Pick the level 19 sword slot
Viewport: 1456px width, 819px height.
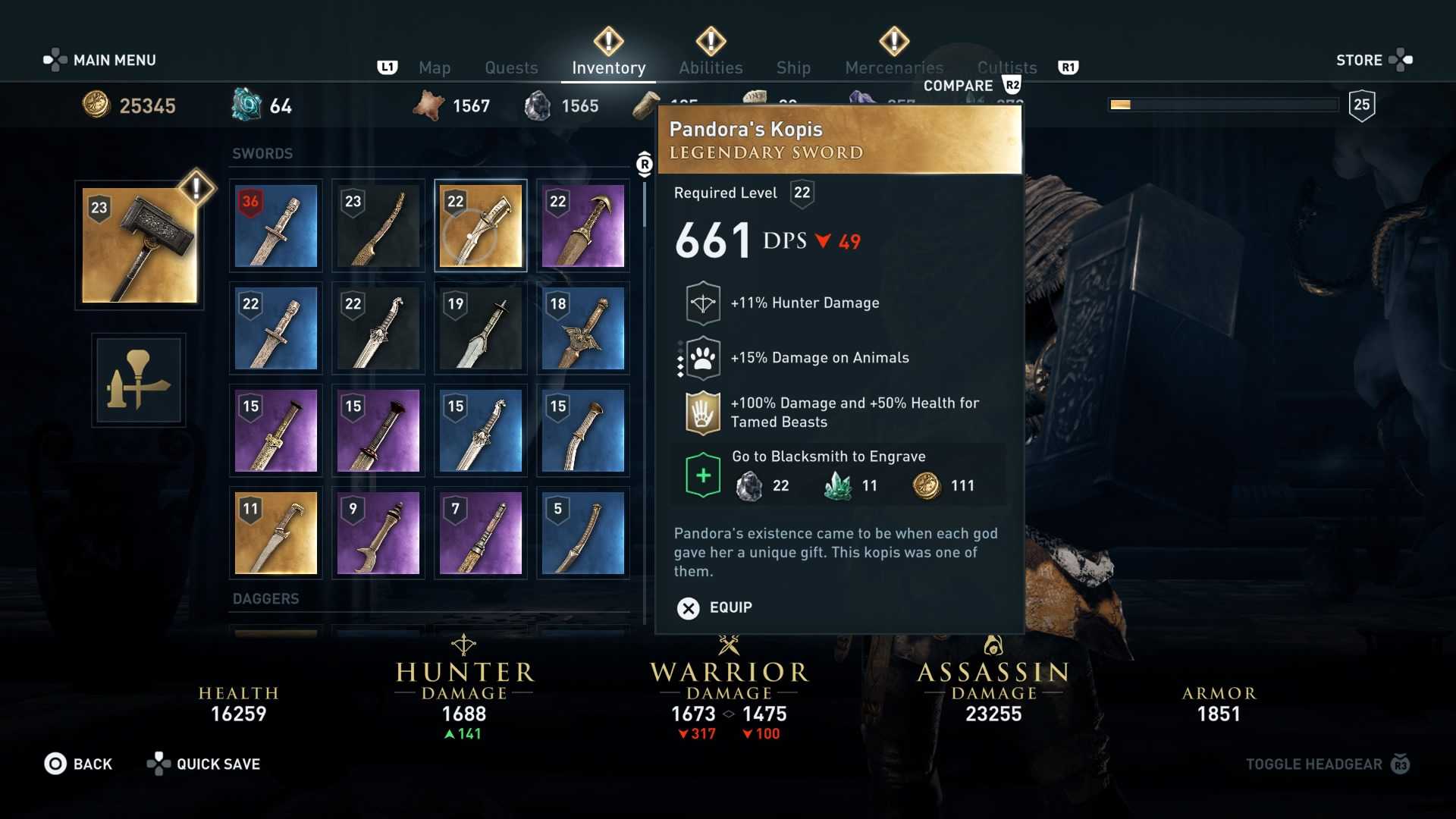481,328
